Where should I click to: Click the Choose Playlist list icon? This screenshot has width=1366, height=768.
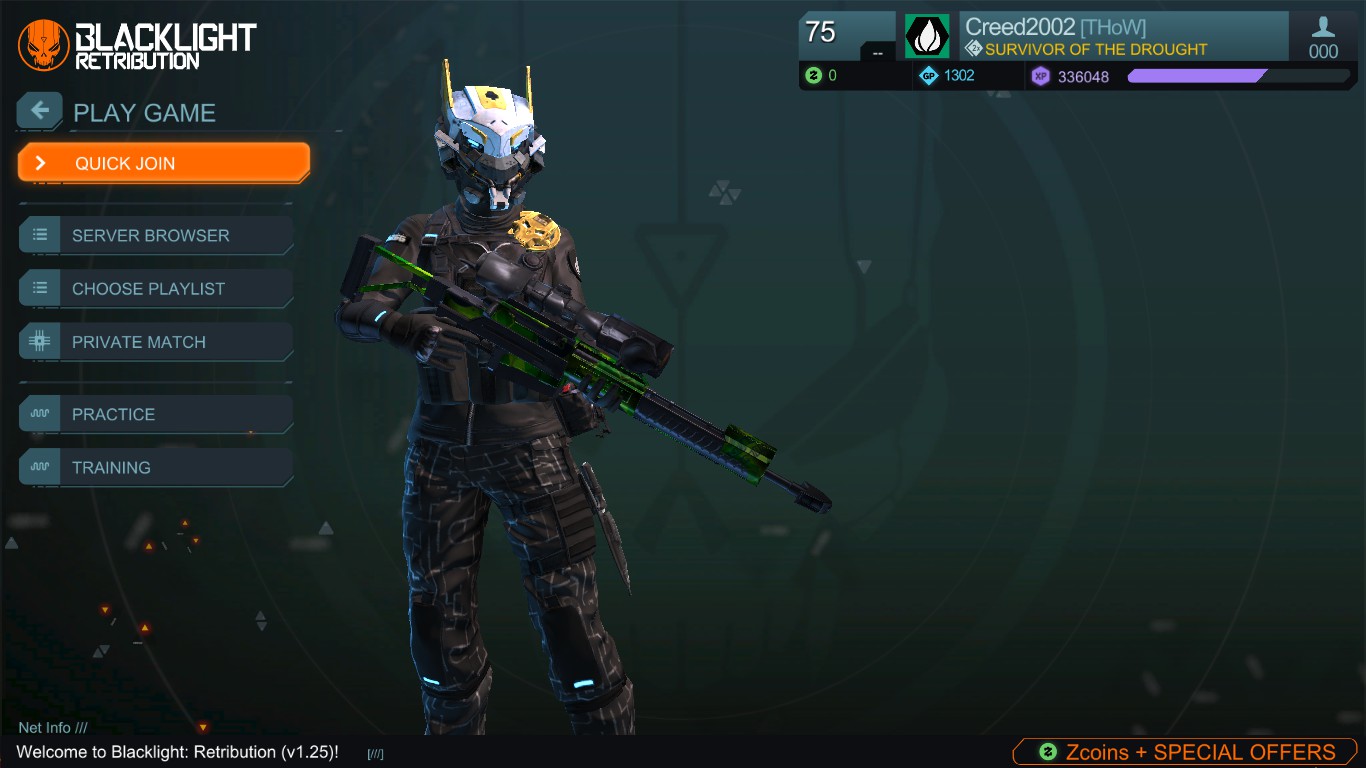(x=38, y=288)
